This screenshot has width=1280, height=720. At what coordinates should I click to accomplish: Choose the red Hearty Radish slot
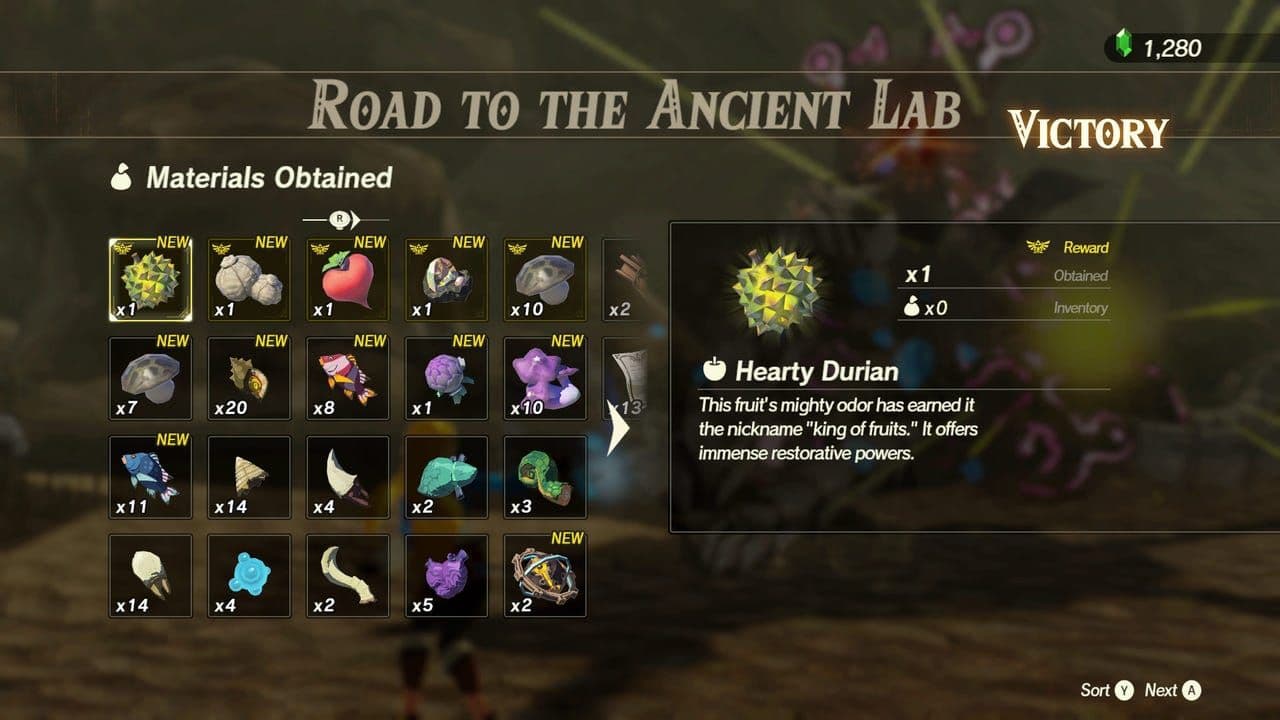point(348,280)
